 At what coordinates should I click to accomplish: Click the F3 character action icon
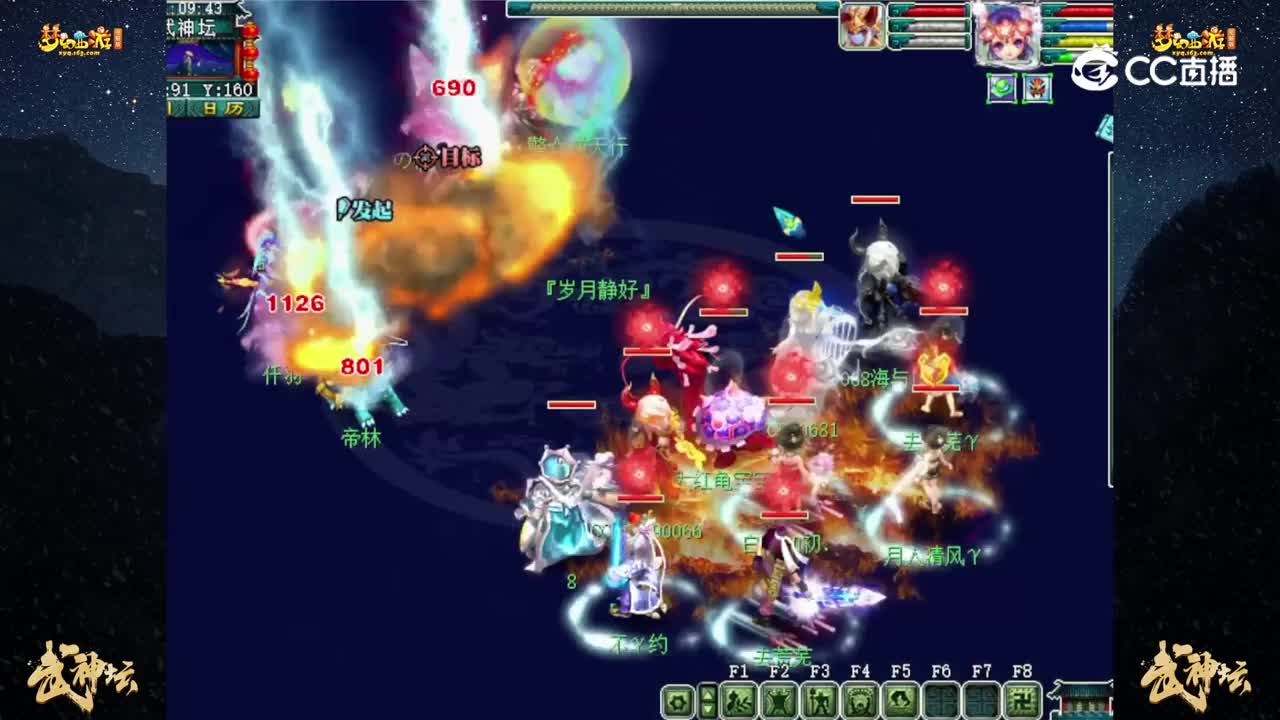818,702
